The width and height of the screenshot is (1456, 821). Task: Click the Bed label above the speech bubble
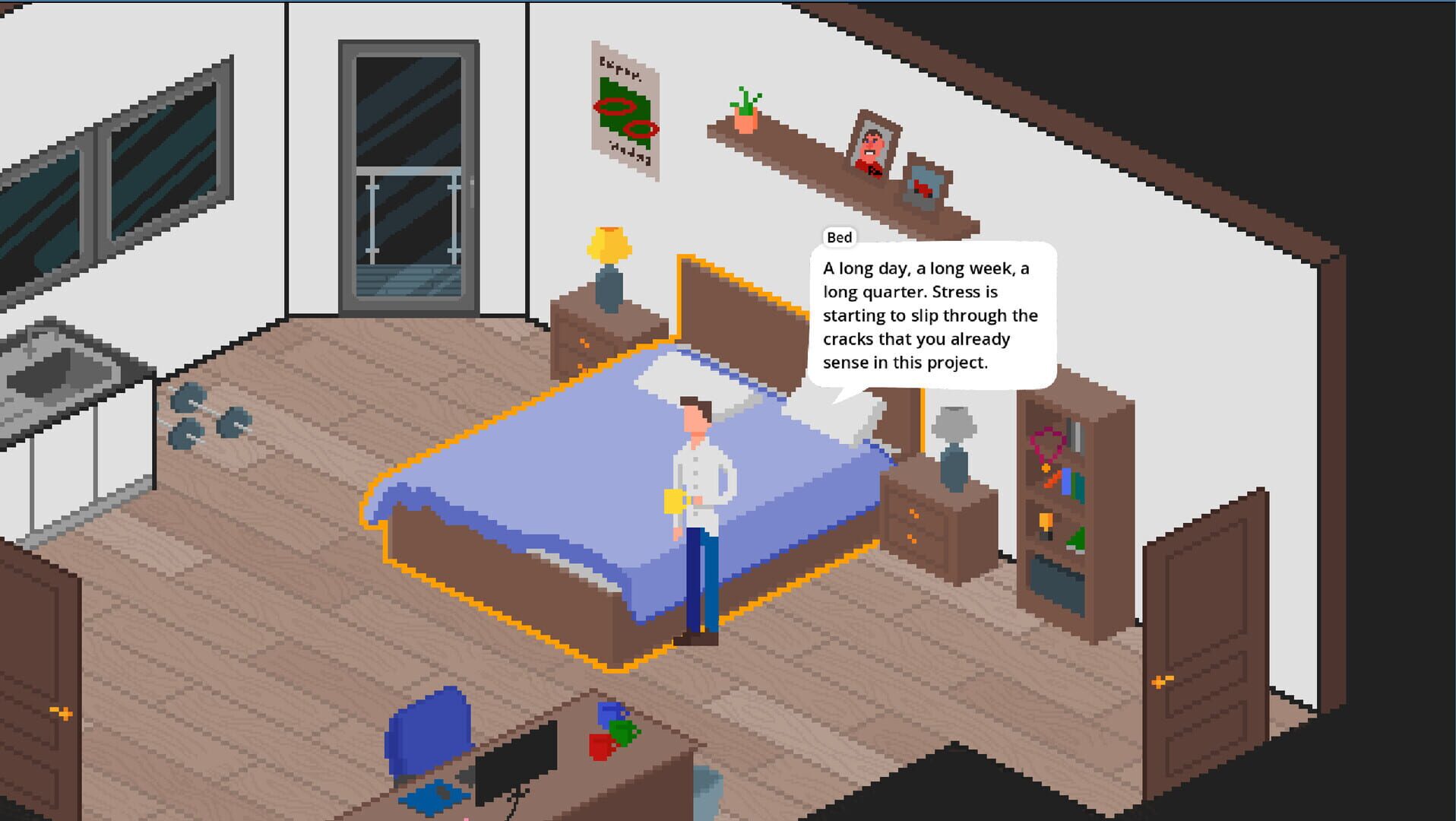839,237
